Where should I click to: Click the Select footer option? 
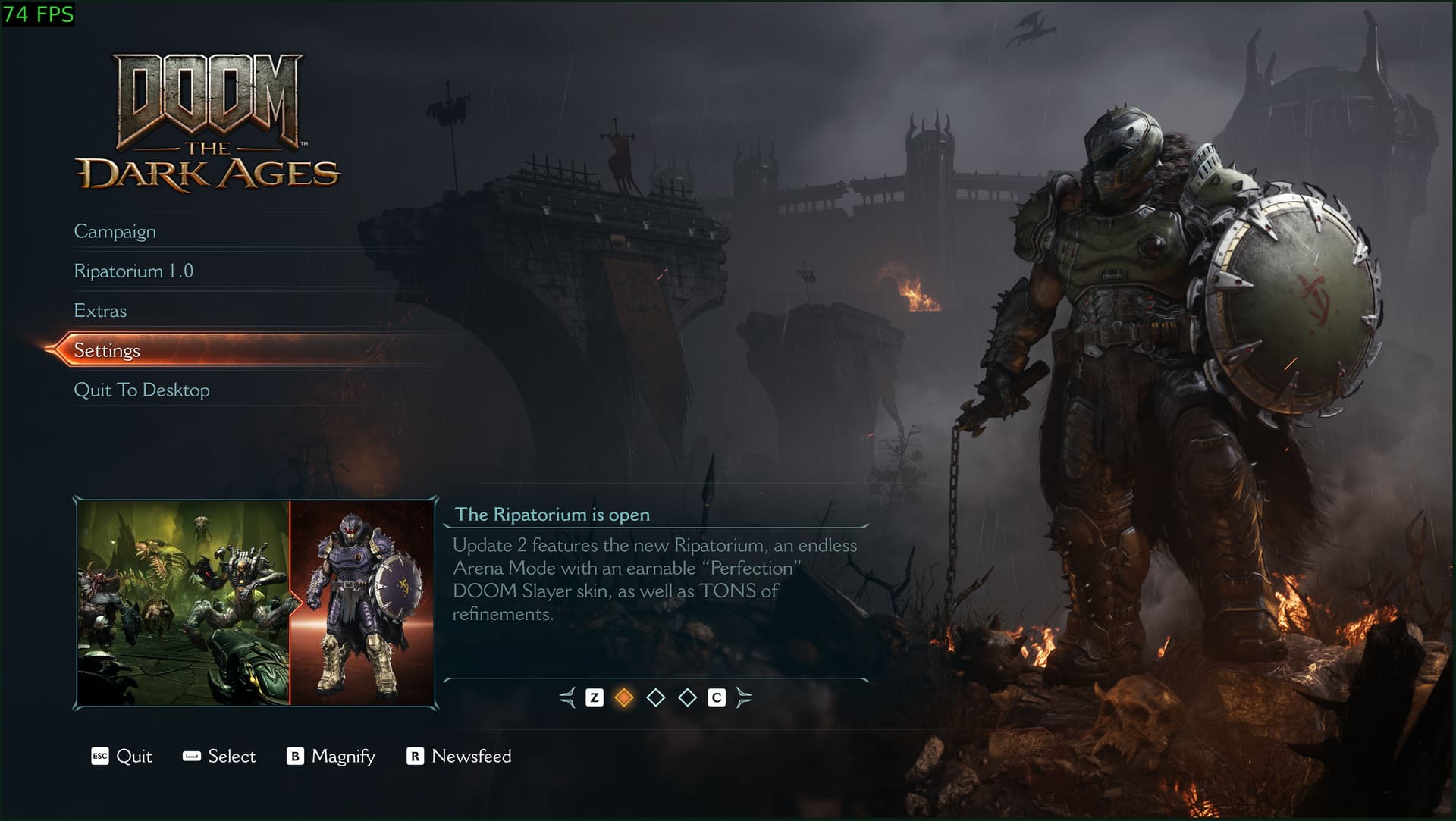point(219,756)
